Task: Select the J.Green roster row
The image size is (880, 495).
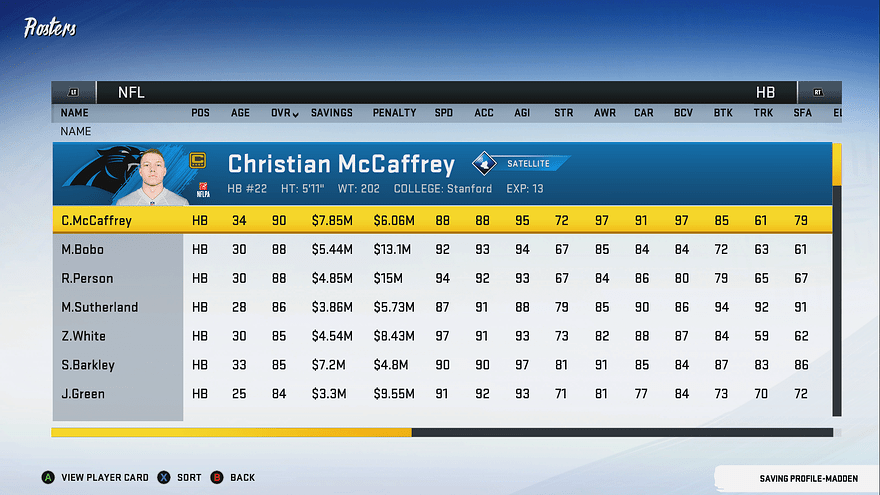Action: pos(440,394)
